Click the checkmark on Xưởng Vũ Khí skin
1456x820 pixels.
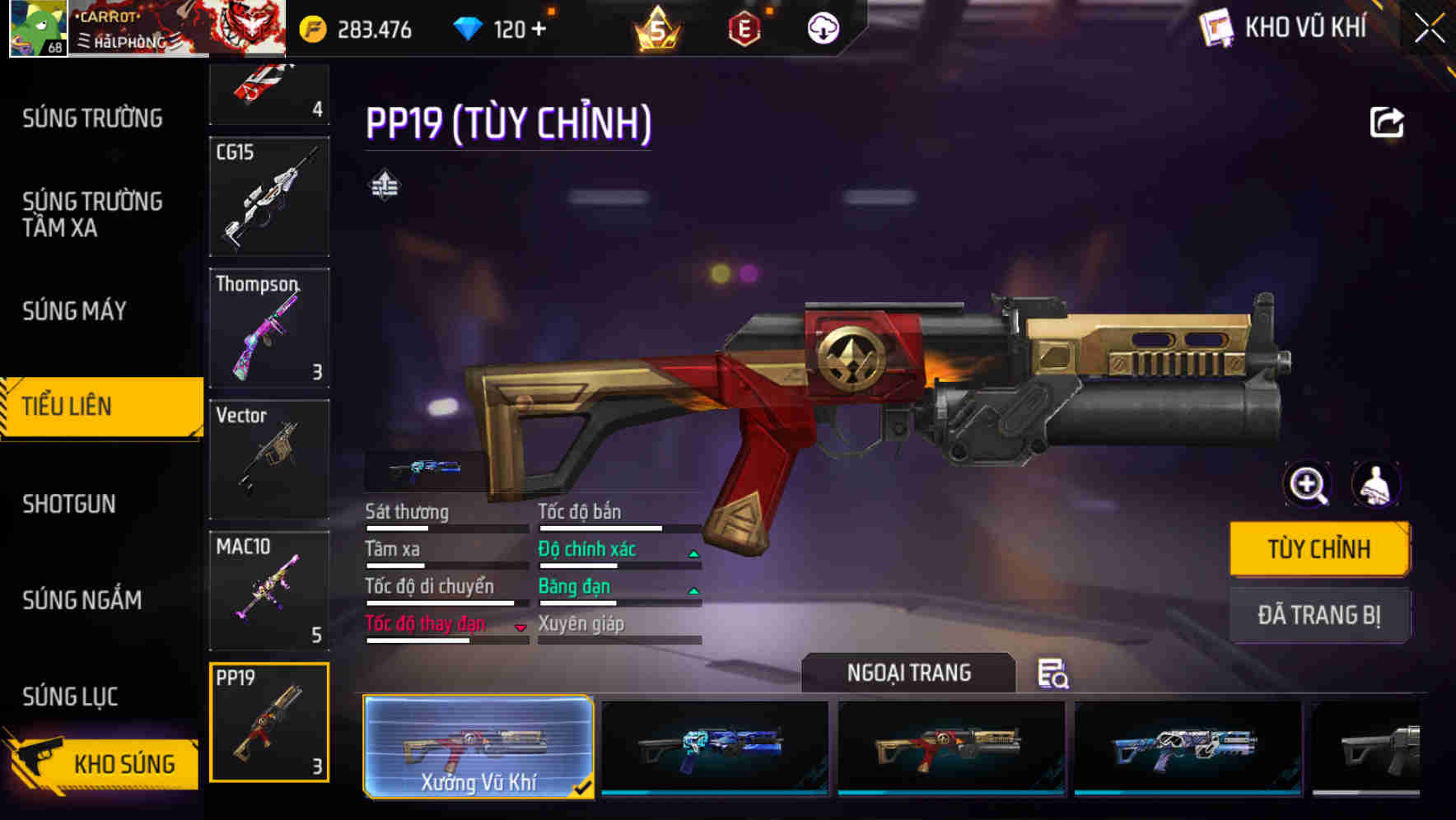point(585,786)
